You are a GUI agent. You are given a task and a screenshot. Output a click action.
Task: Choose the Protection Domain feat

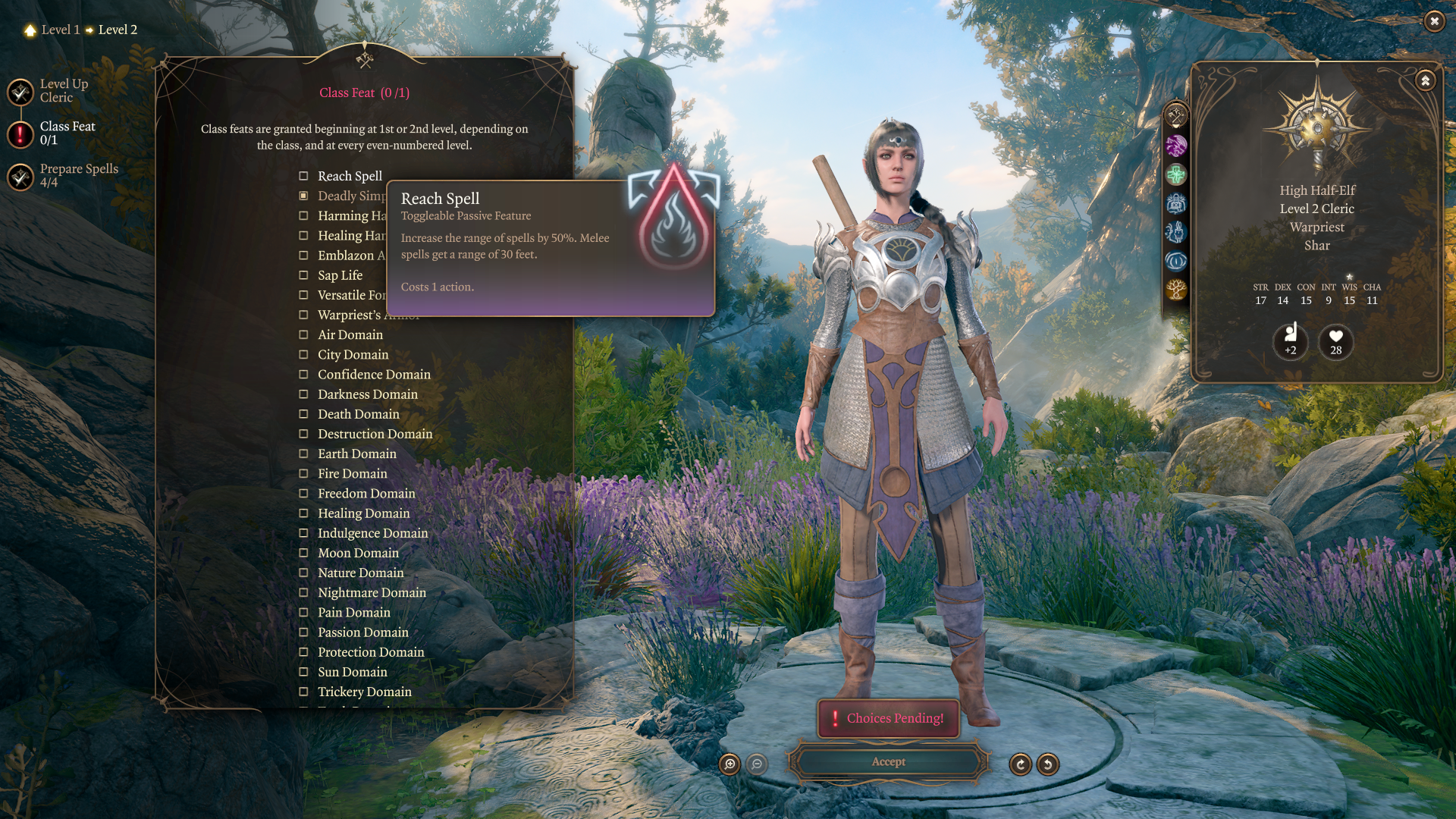pos(303,652)
